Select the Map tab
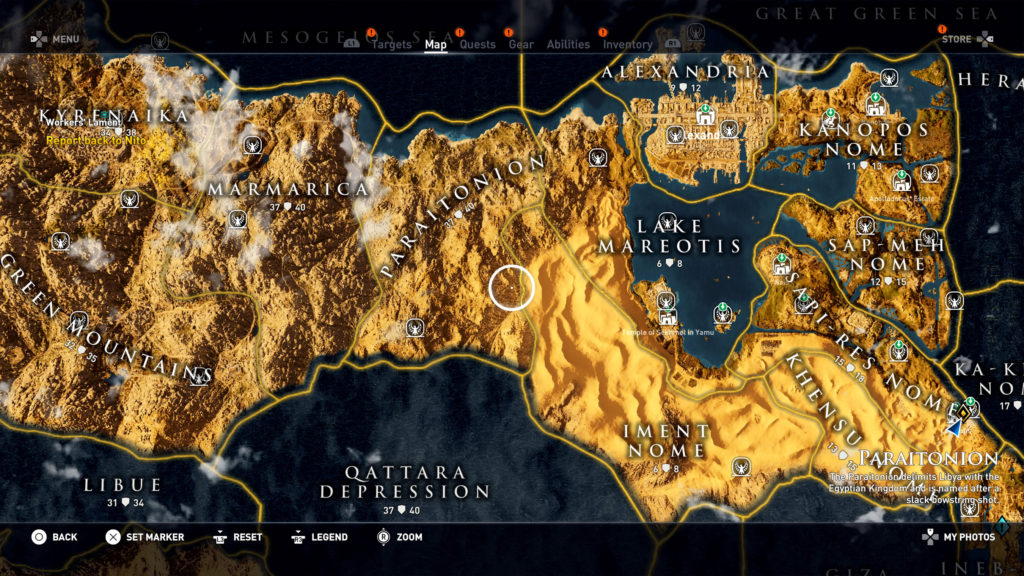 (436, 45)
